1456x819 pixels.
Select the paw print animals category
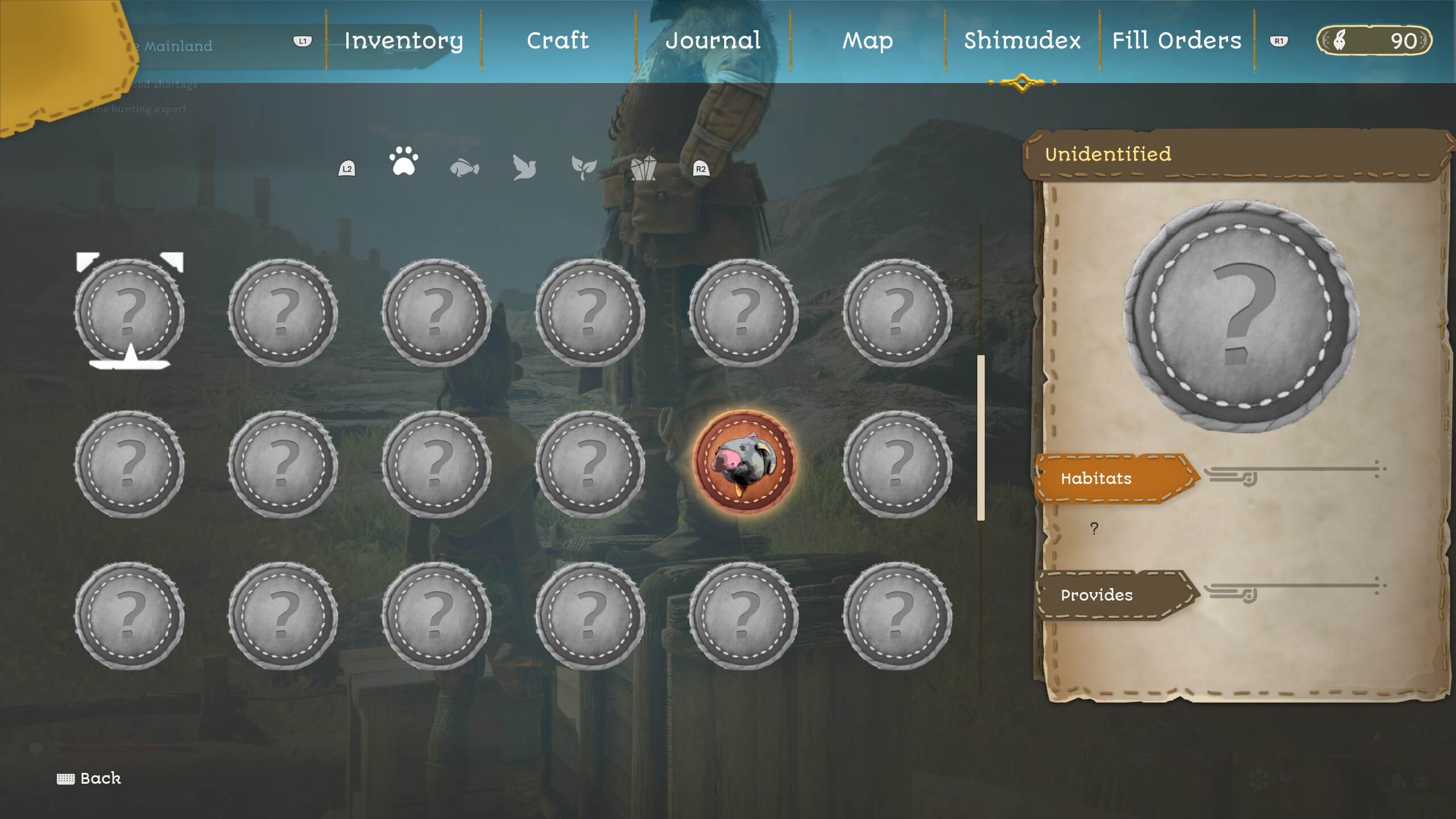click(404, 162)
